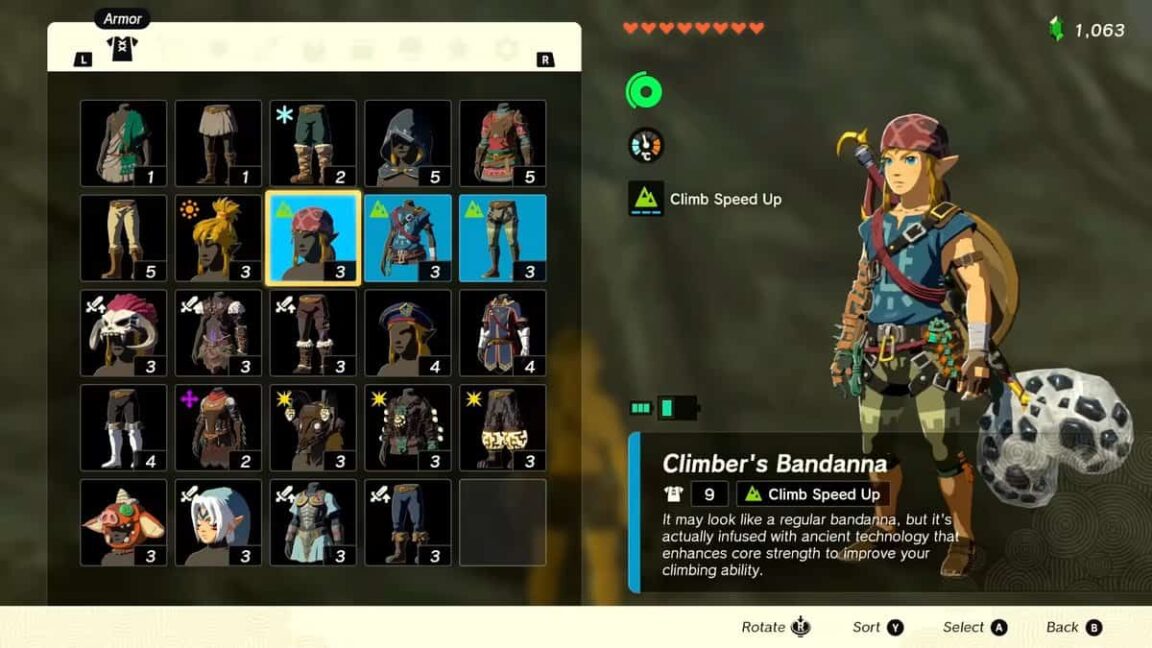Select the cold-resistant green trousers slot
The image size is (1152, 648).
pos(313,143)
